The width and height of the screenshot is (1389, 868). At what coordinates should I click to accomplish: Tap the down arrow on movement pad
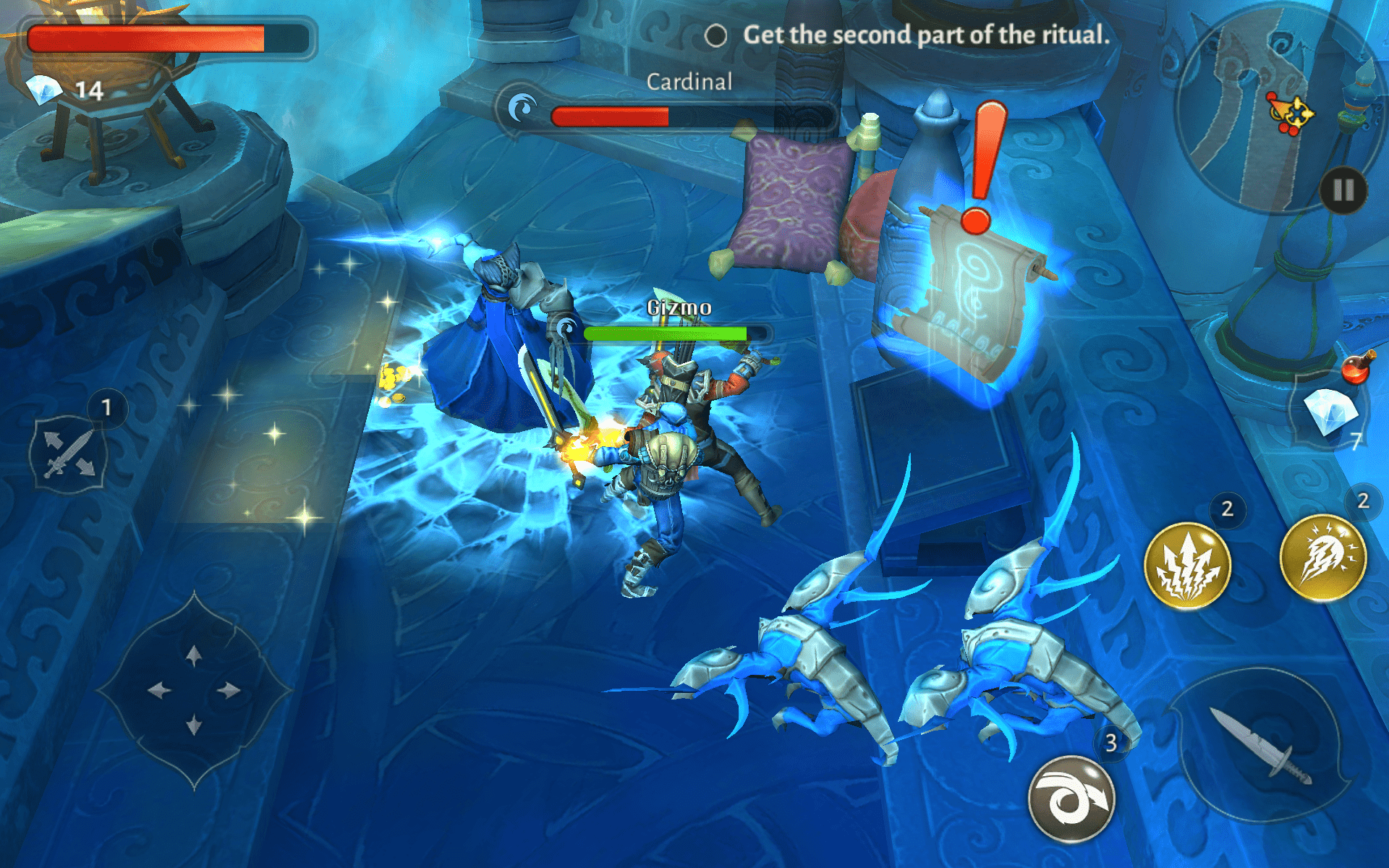tap(194, 724)
